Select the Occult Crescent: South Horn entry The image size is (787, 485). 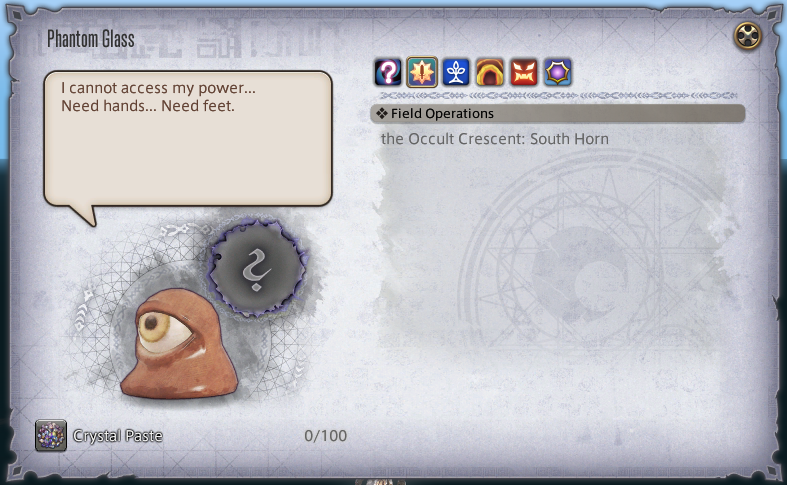tap(495, 139)
